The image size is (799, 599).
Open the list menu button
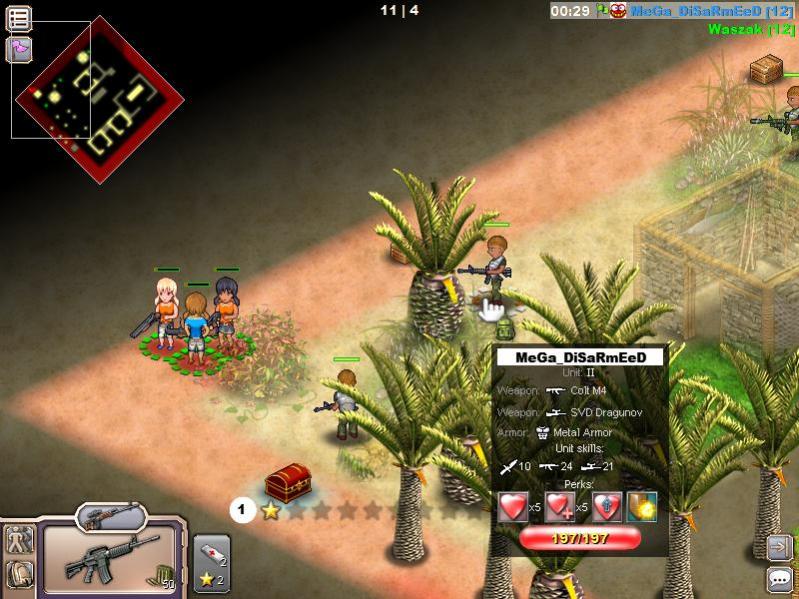[x=18, y=18]
